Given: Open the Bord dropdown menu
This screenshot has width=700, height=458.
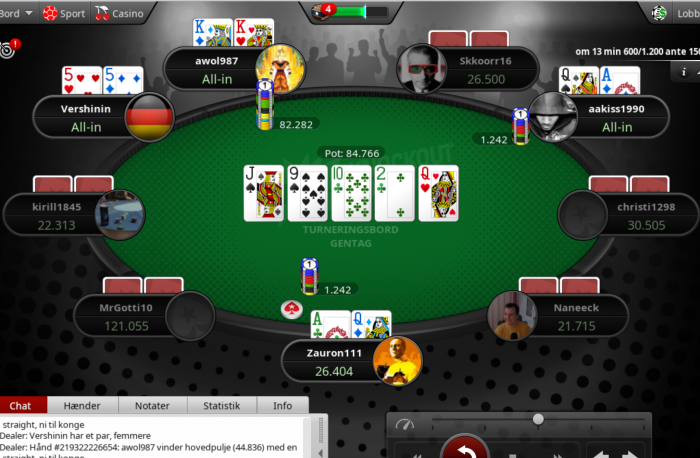Looking at the screenshot, I should (x=18, y=14).
